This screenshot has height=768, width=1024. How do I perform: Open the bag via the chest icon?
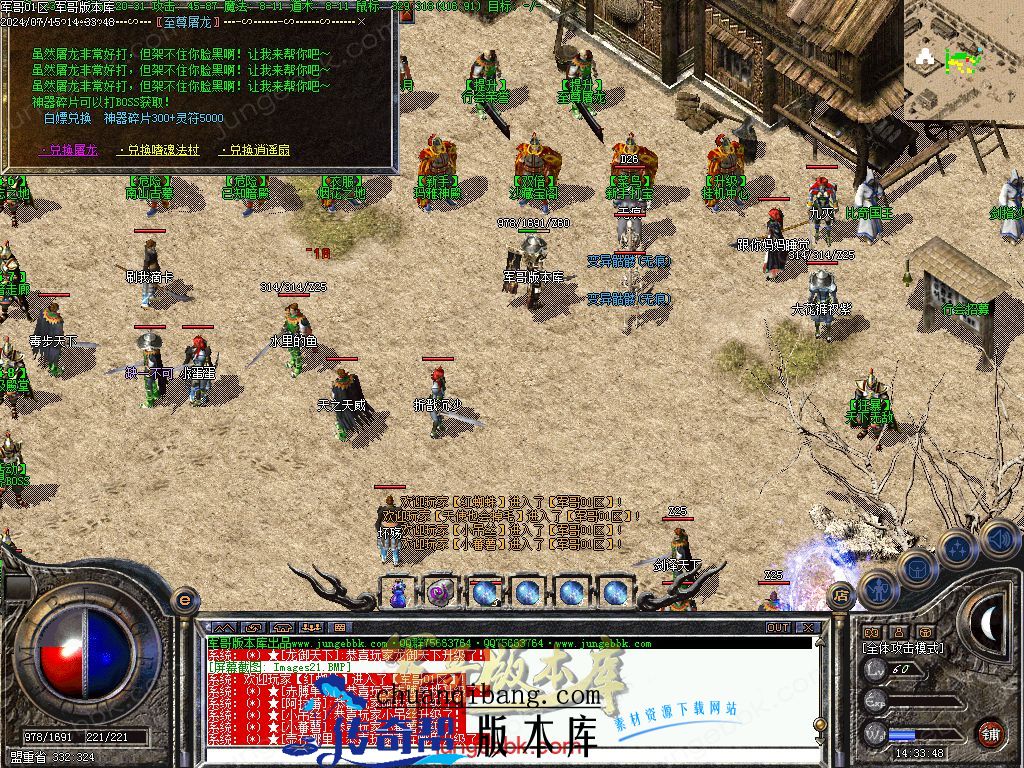(917, 568)
